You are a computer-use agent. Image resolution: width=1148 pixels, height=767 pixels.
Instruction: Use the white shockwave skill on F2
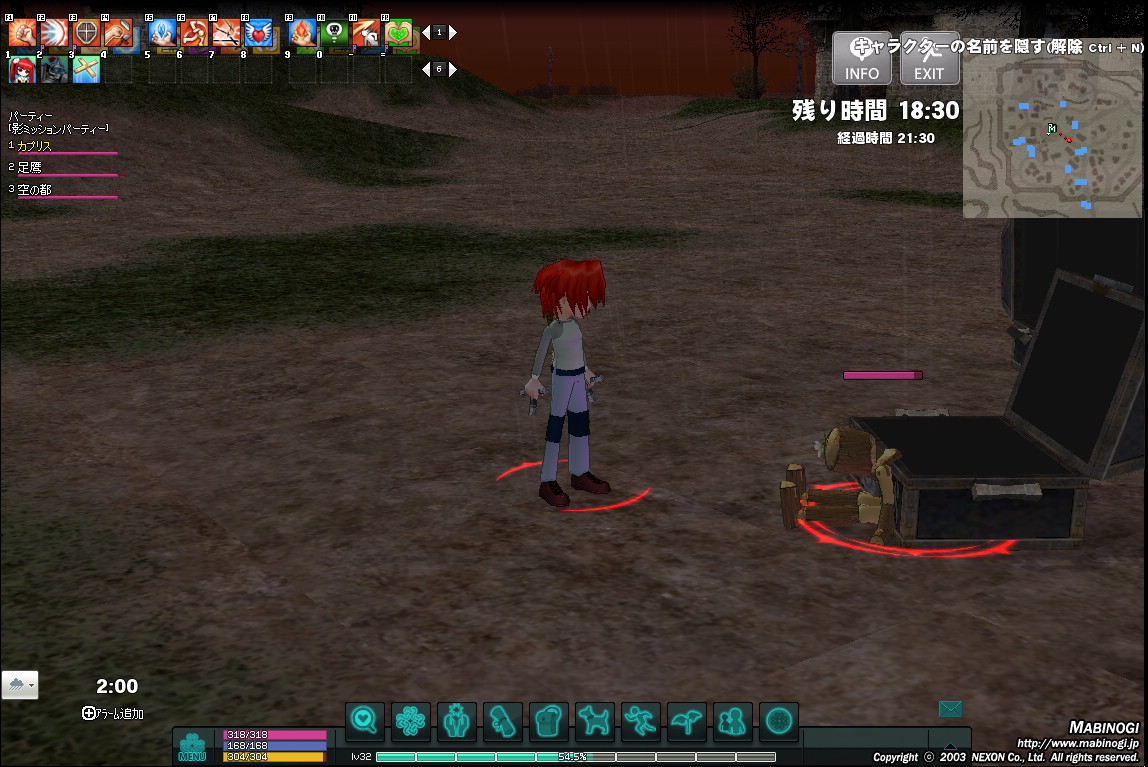coord(54,33)
